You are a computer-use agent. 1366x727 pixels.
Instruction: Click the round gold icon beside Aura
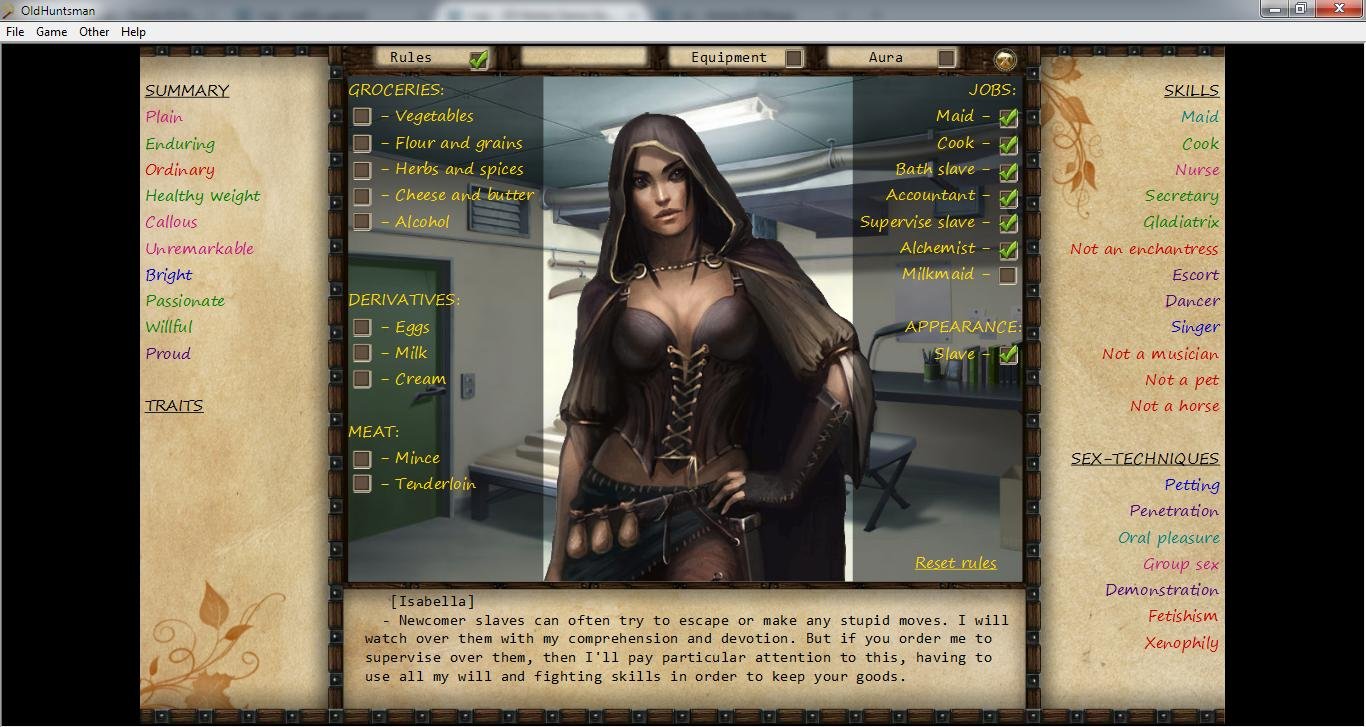click(1005, 59)
